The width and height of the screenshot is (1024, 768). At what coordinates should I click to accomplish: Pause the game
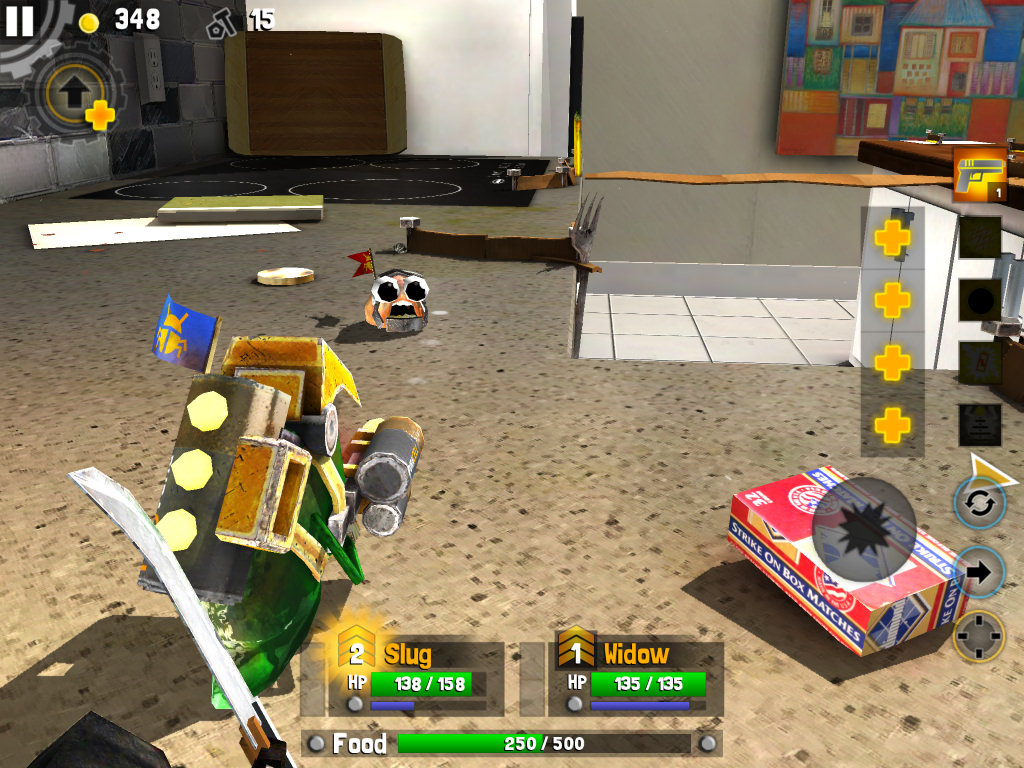(20, 20)
